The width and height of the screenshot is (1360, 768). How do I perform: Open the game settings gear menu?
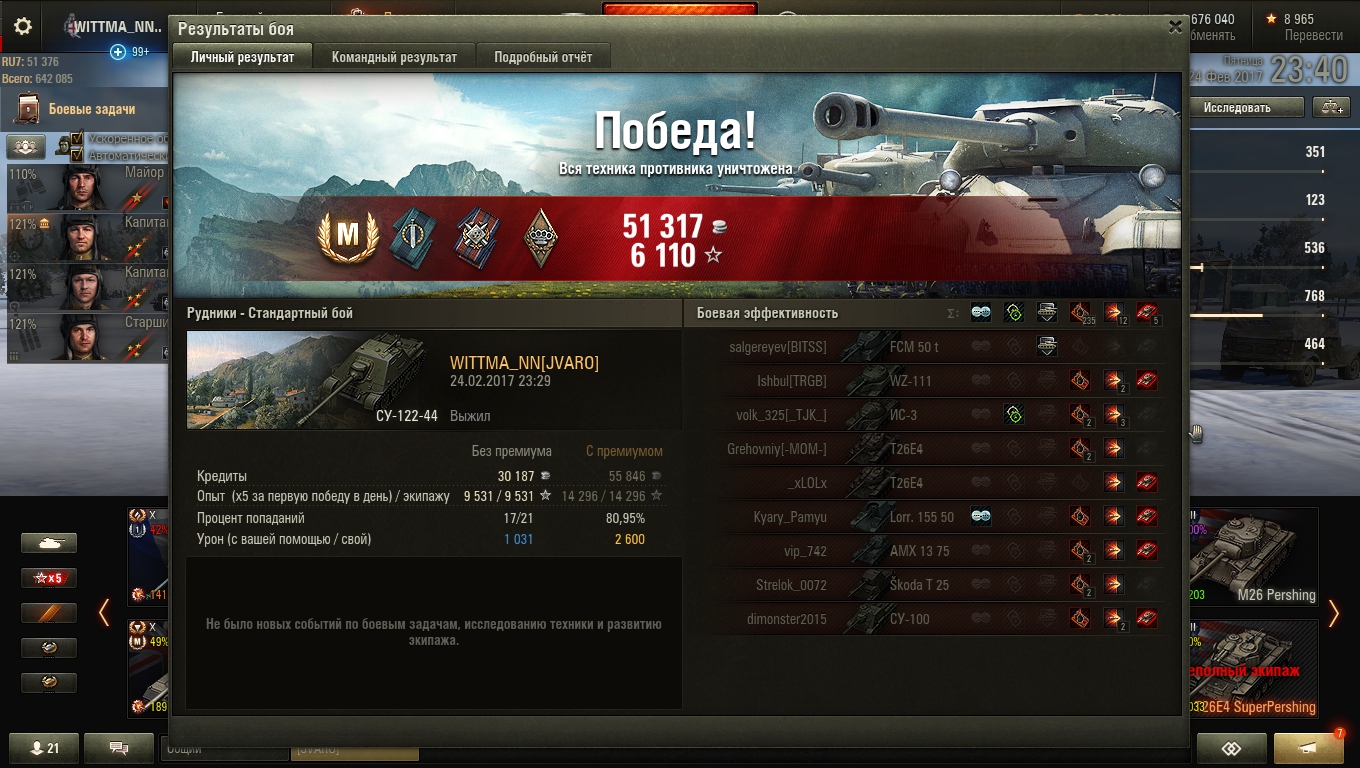click(23, 27)
